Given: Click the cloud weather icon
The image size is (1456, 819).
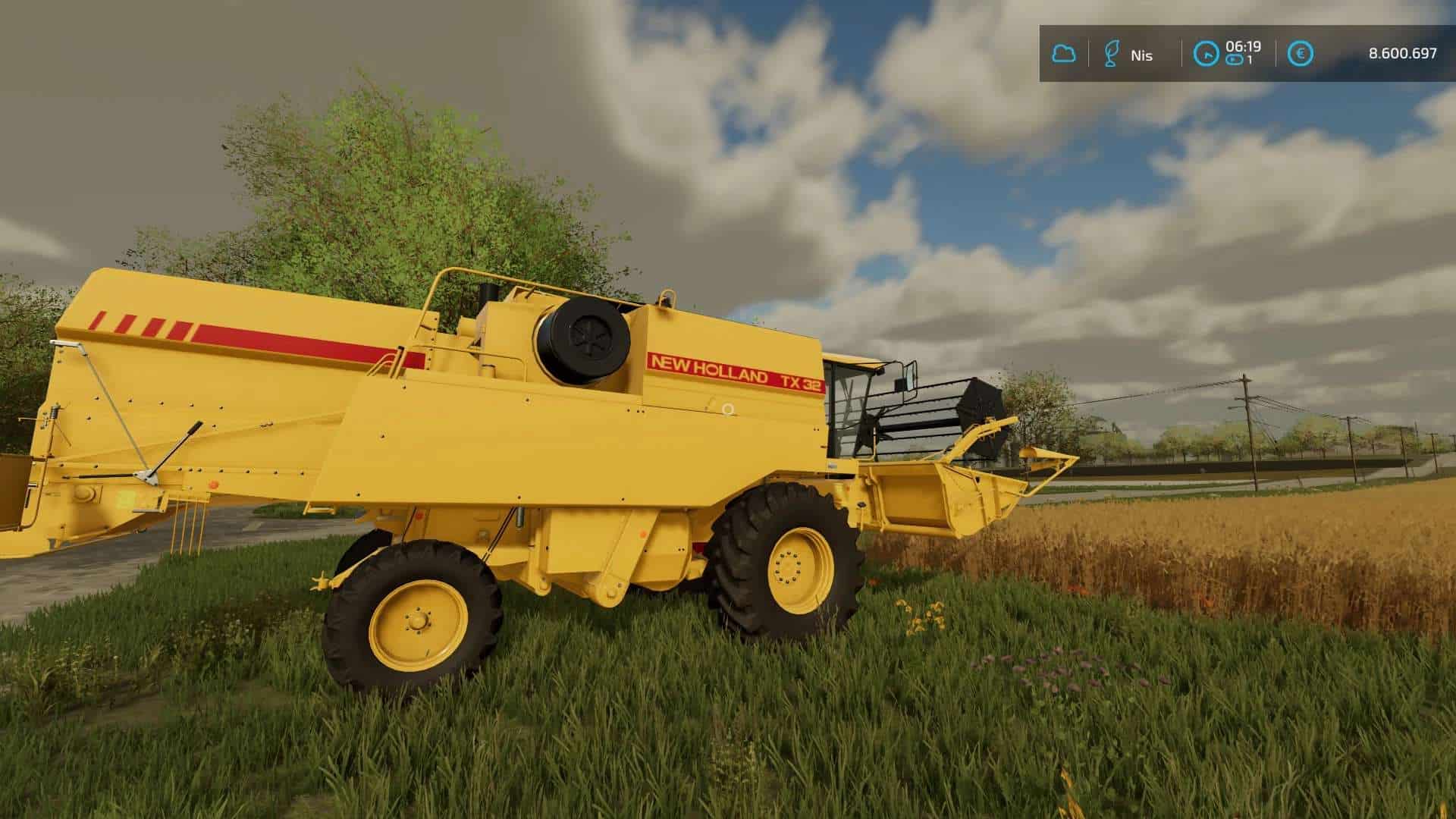Looking at the screenshot, I should (x=1064, y=54).
